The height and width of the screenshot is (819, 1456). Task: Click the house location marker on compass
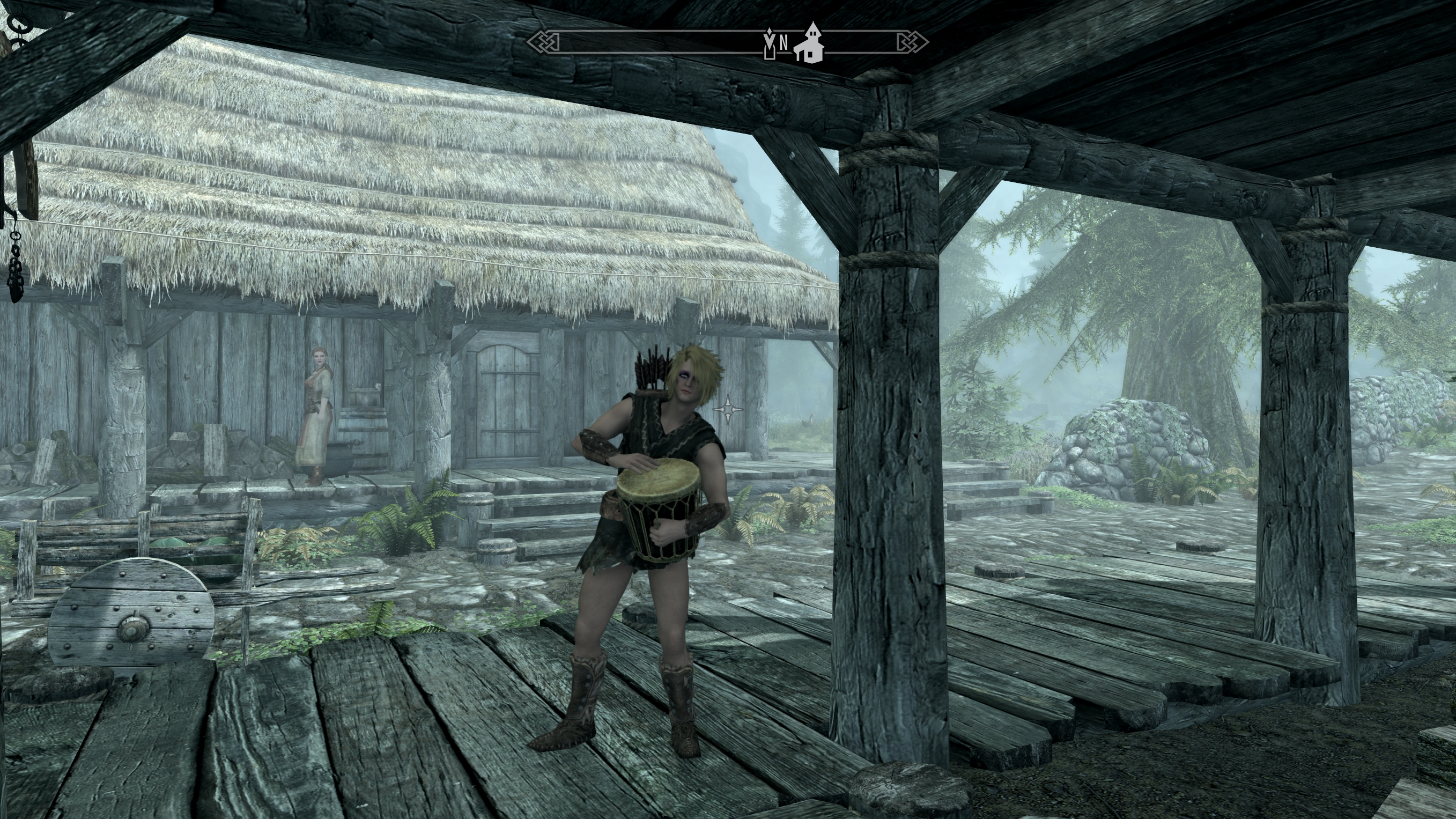[x=809, y=43]
